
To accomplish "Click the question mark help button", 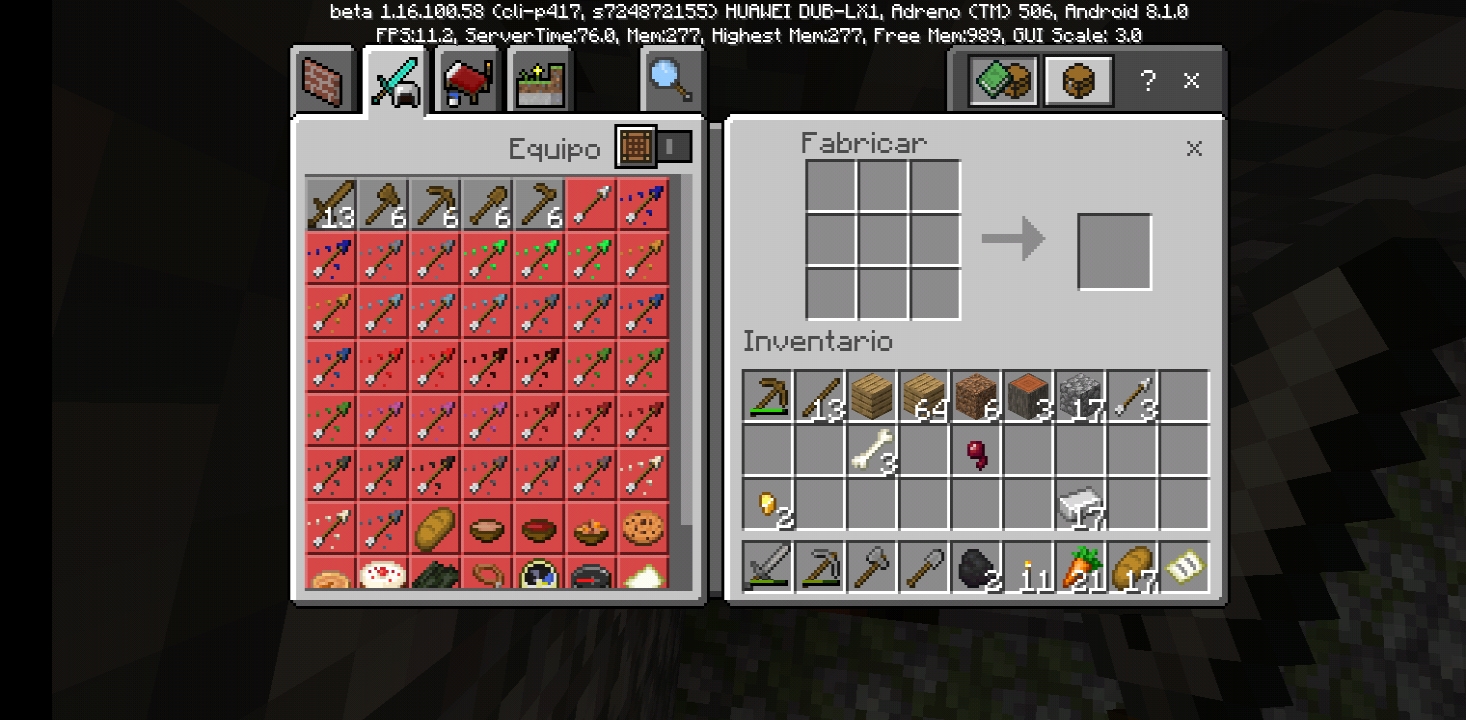I will (x=1148, y=81).
